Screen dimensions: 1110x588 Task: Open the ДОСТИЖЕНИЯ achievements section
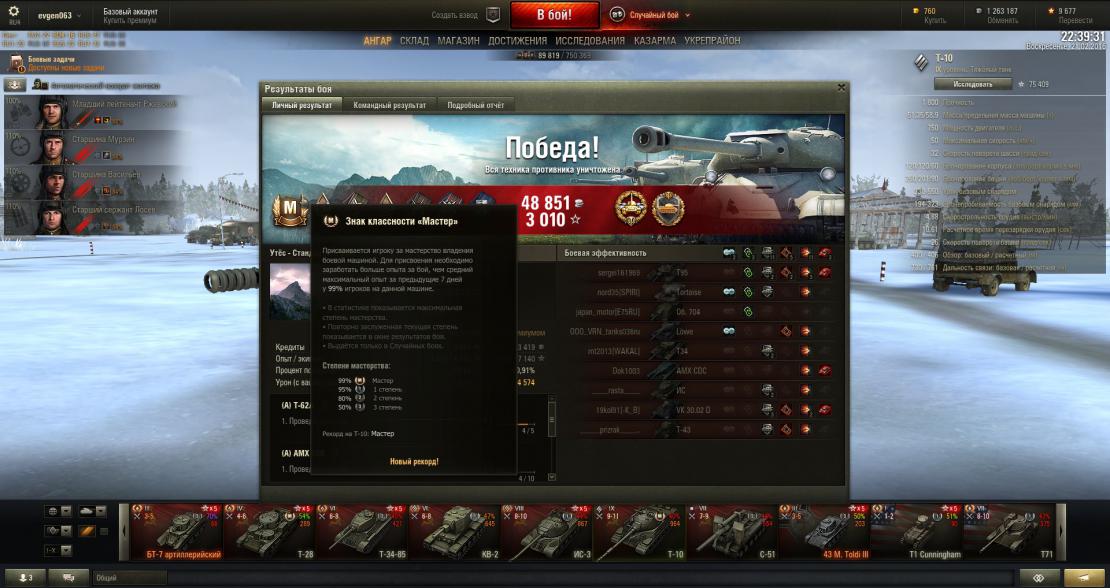coord(517,41)
